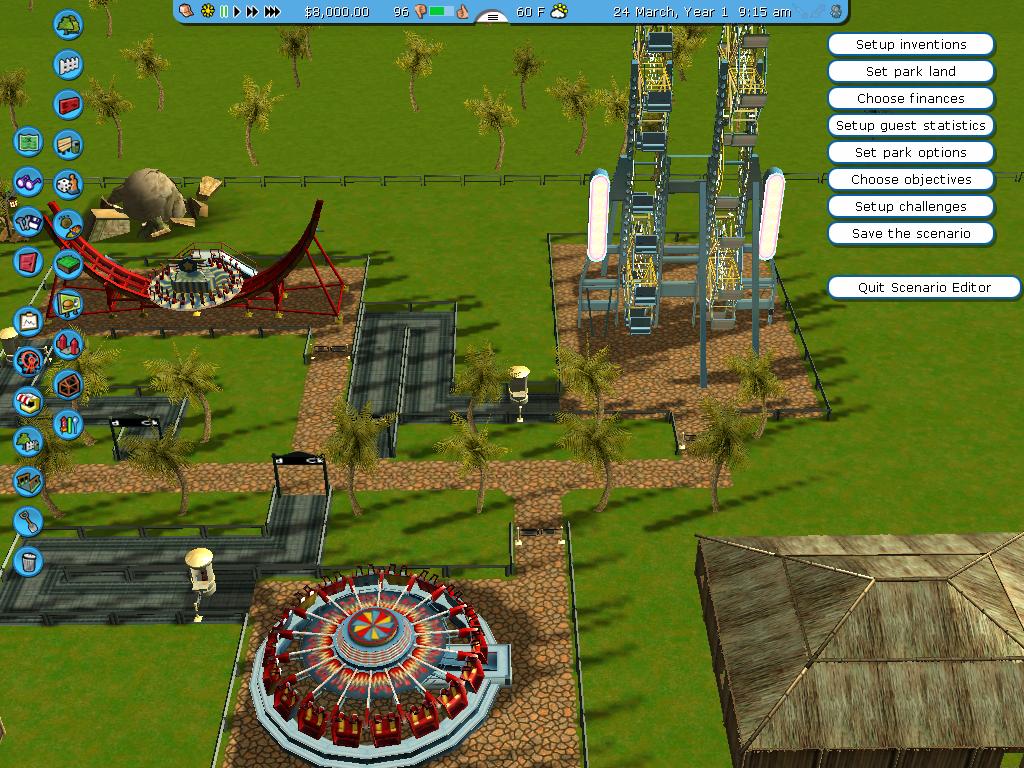Select the white fence tool icon
This screenshot has width=1024, height=768.
coord(68,65)
